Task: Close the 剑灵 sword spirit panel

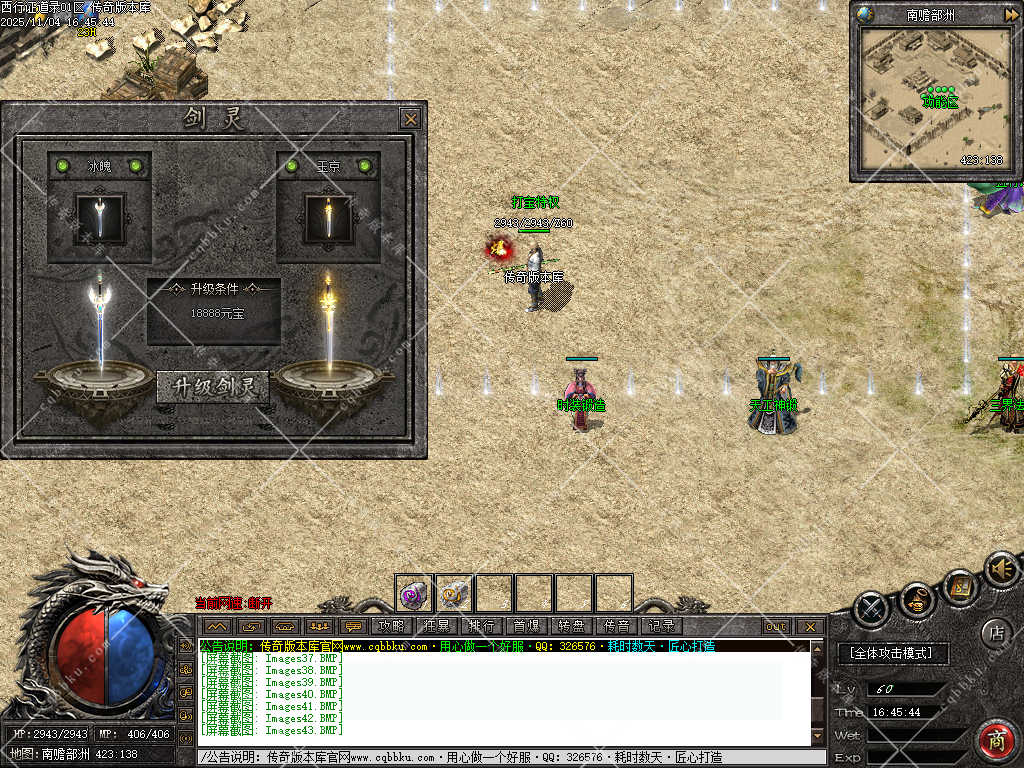Action: 410,118
